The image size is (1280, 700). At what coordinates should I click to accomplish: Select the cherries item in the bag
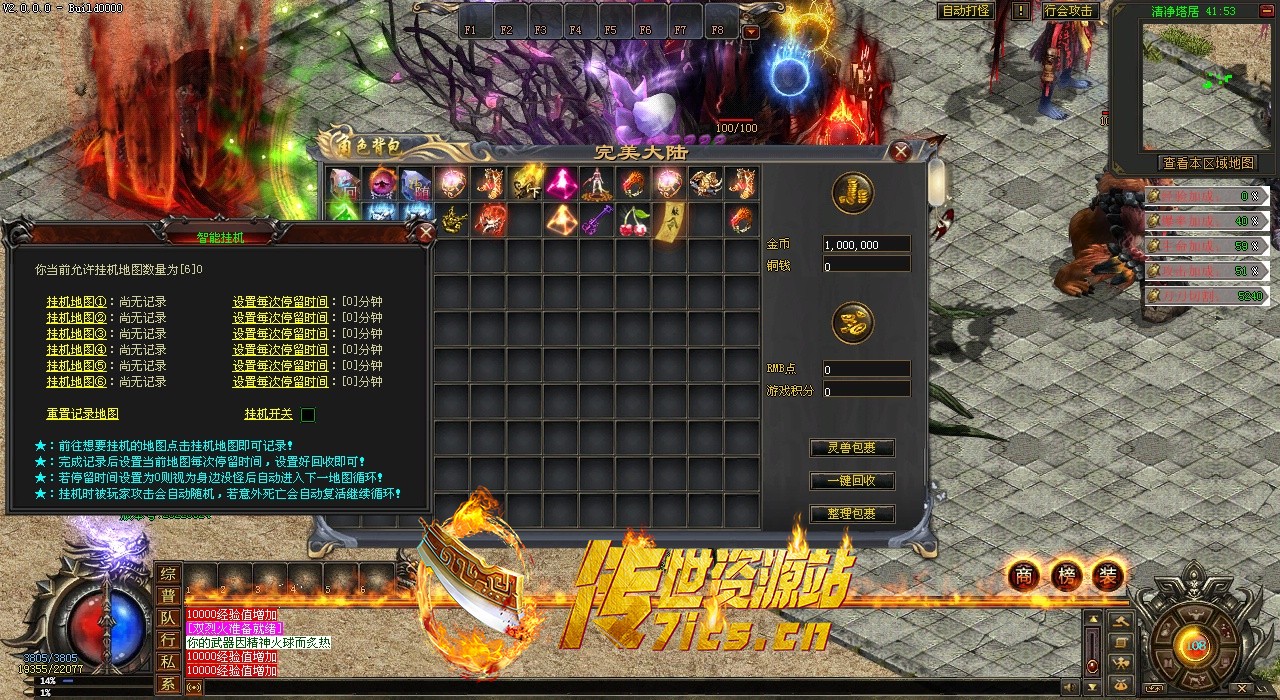632,219
